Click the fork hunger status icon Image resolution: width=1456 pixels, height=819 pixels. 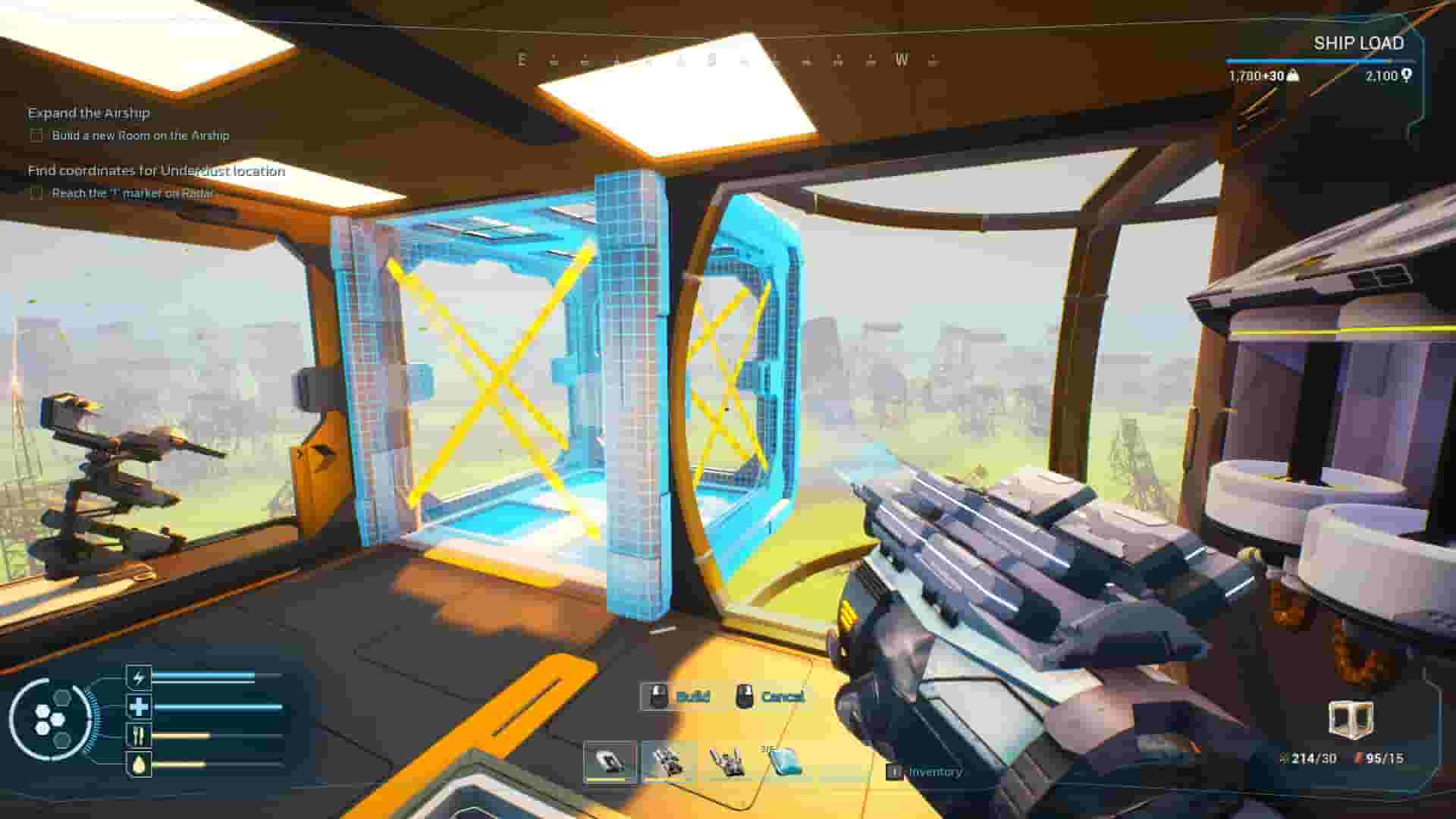137,734
